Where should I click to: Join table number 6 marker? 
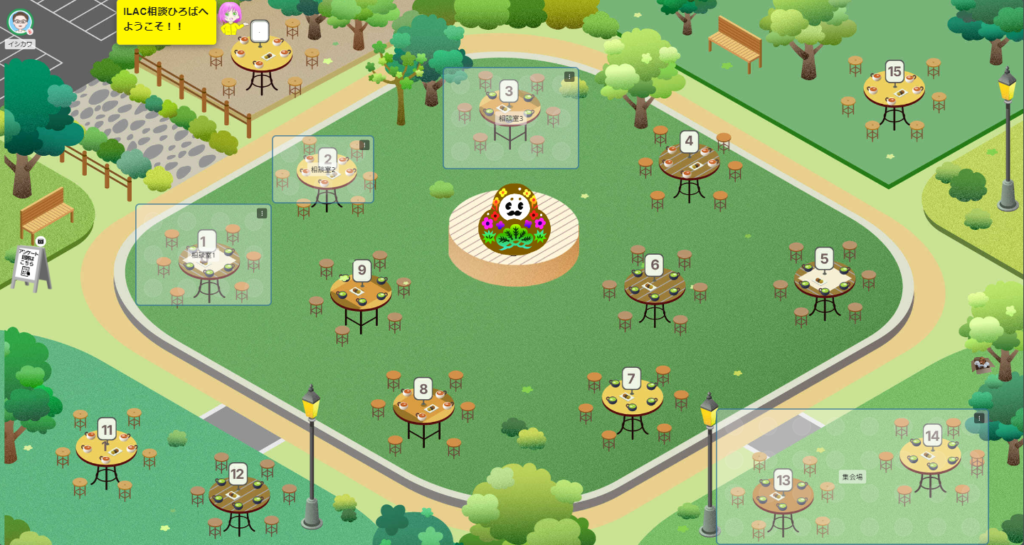click(654, 265)
